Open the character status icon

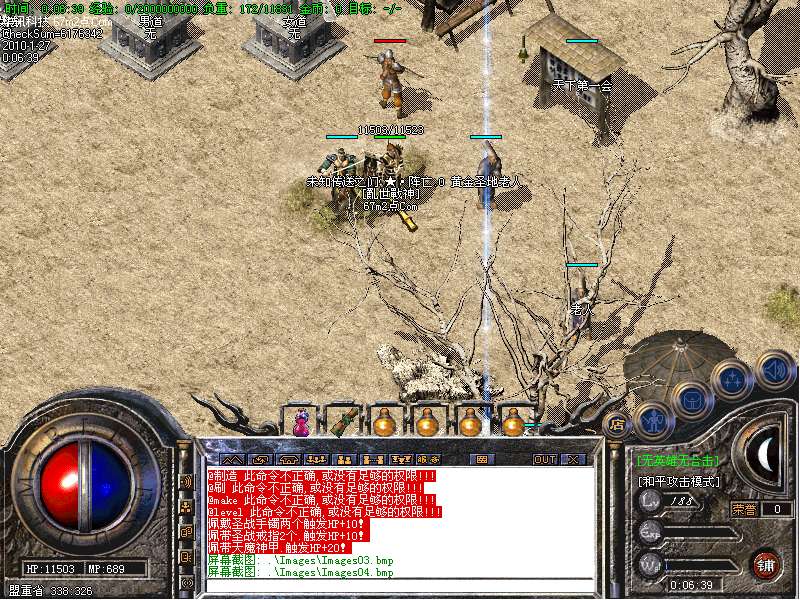point(653,420)
